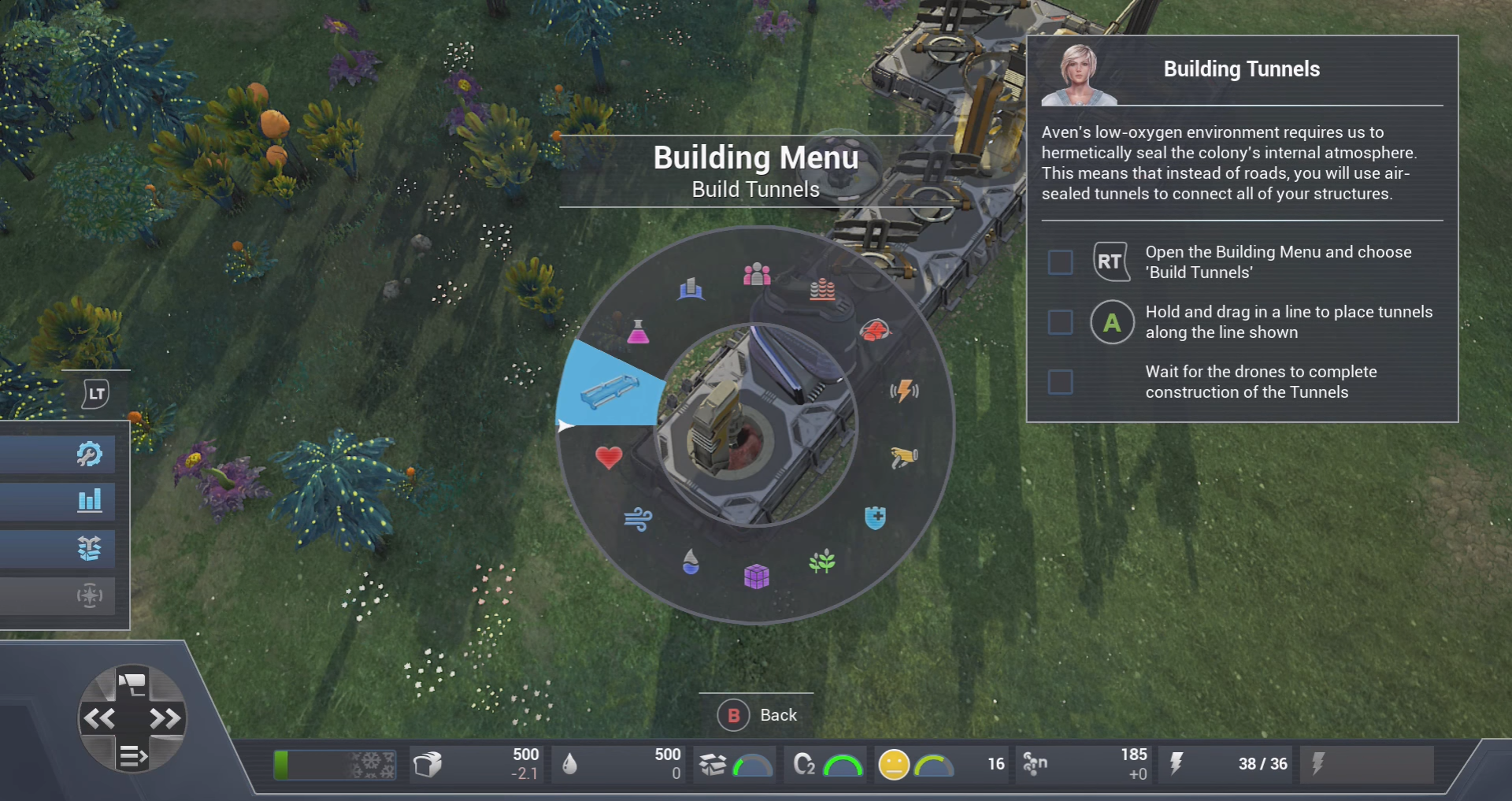Speed up time with the fast-forward arrows
Viewport: 1512px width, 801px height.
(x=165, y=718)
